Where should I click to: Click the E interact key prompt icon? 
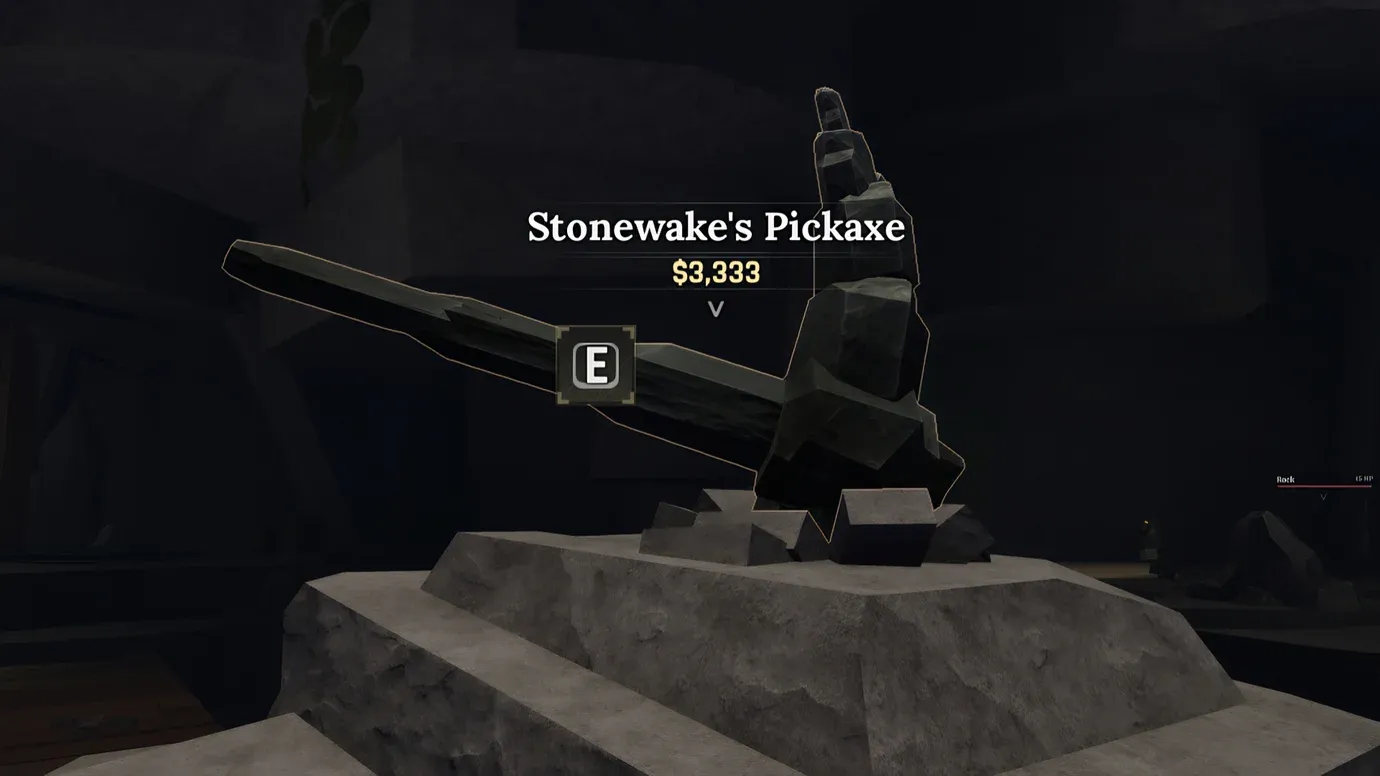595,367
